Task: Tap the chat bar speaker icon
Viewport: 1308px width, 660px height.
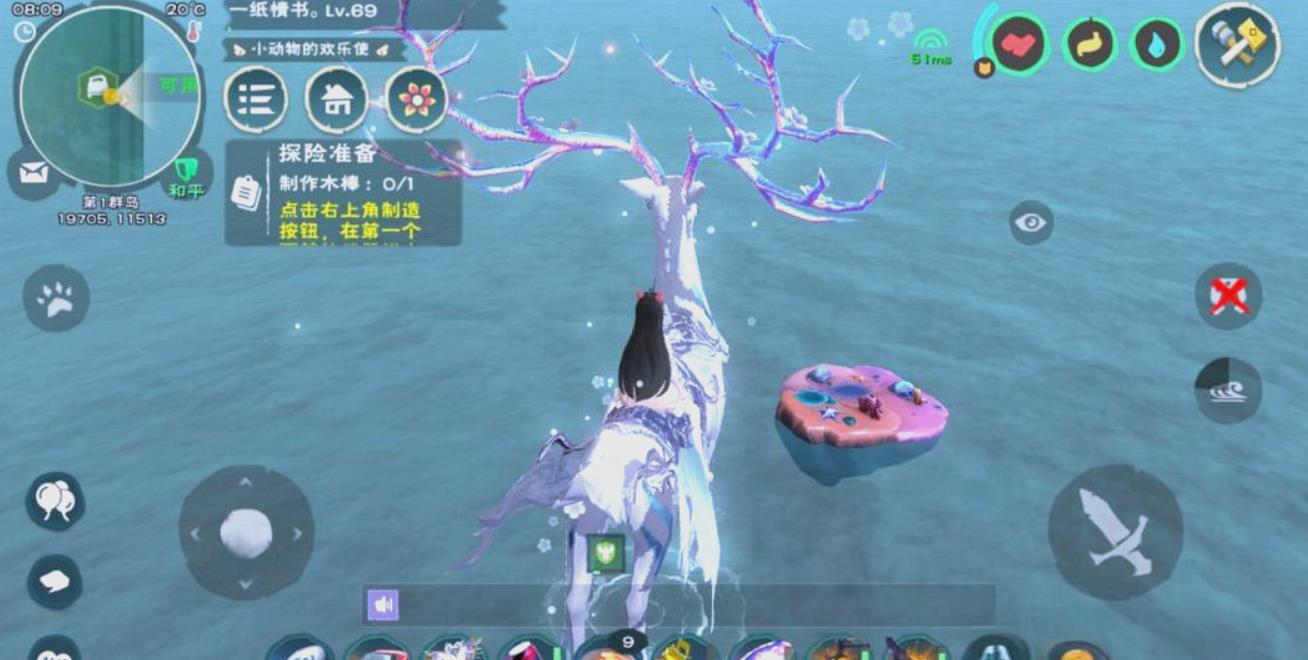Action: click(382, 605)
